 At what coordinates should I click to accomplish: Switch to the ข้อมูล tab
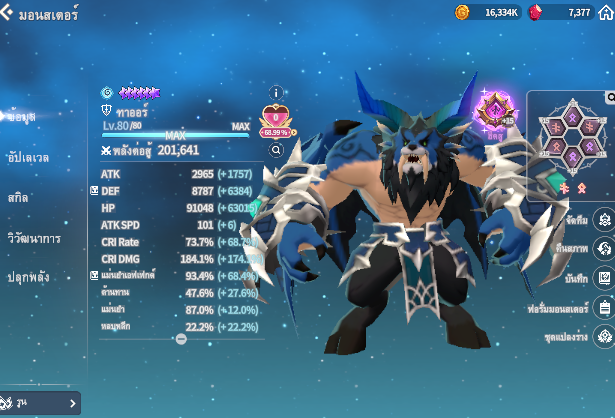point(22,117)
